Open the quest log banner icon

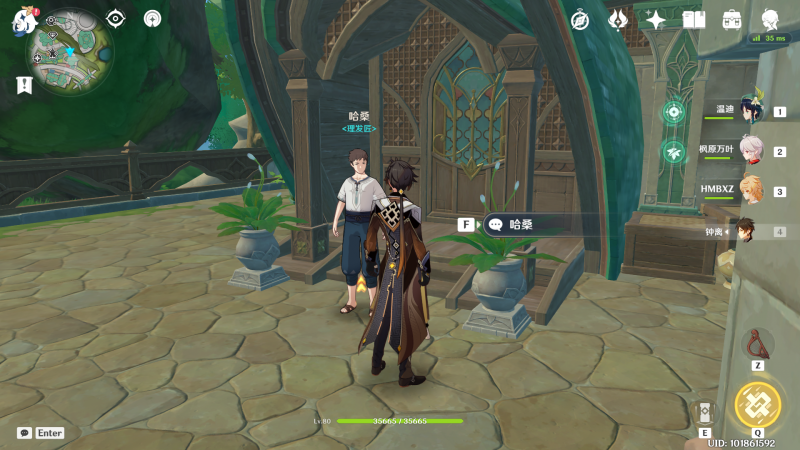click(x=24, y=86)
